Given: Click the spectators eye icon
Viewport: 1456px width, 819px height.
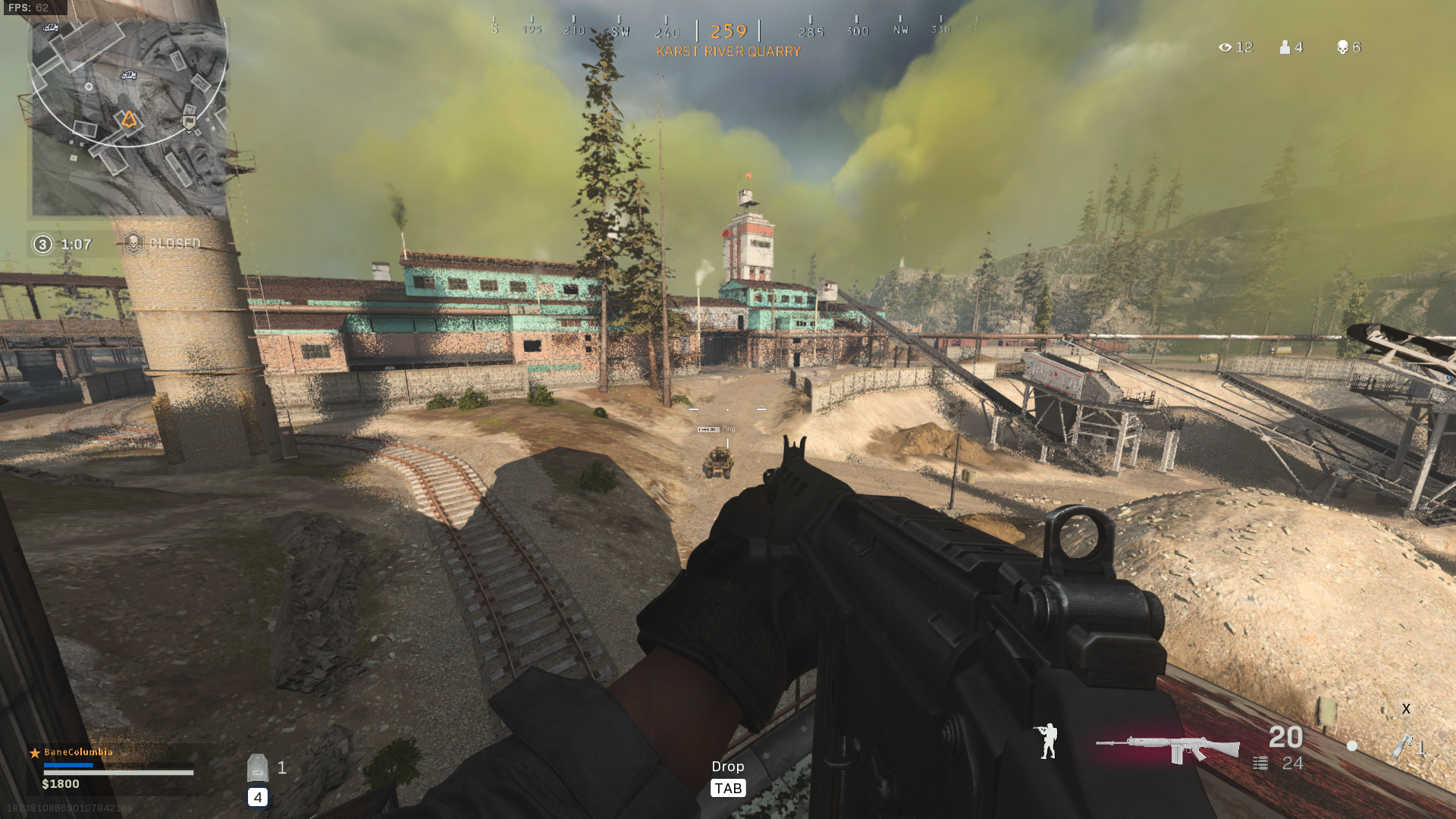Looking at the screenshot, I should tap(1225, 48).
